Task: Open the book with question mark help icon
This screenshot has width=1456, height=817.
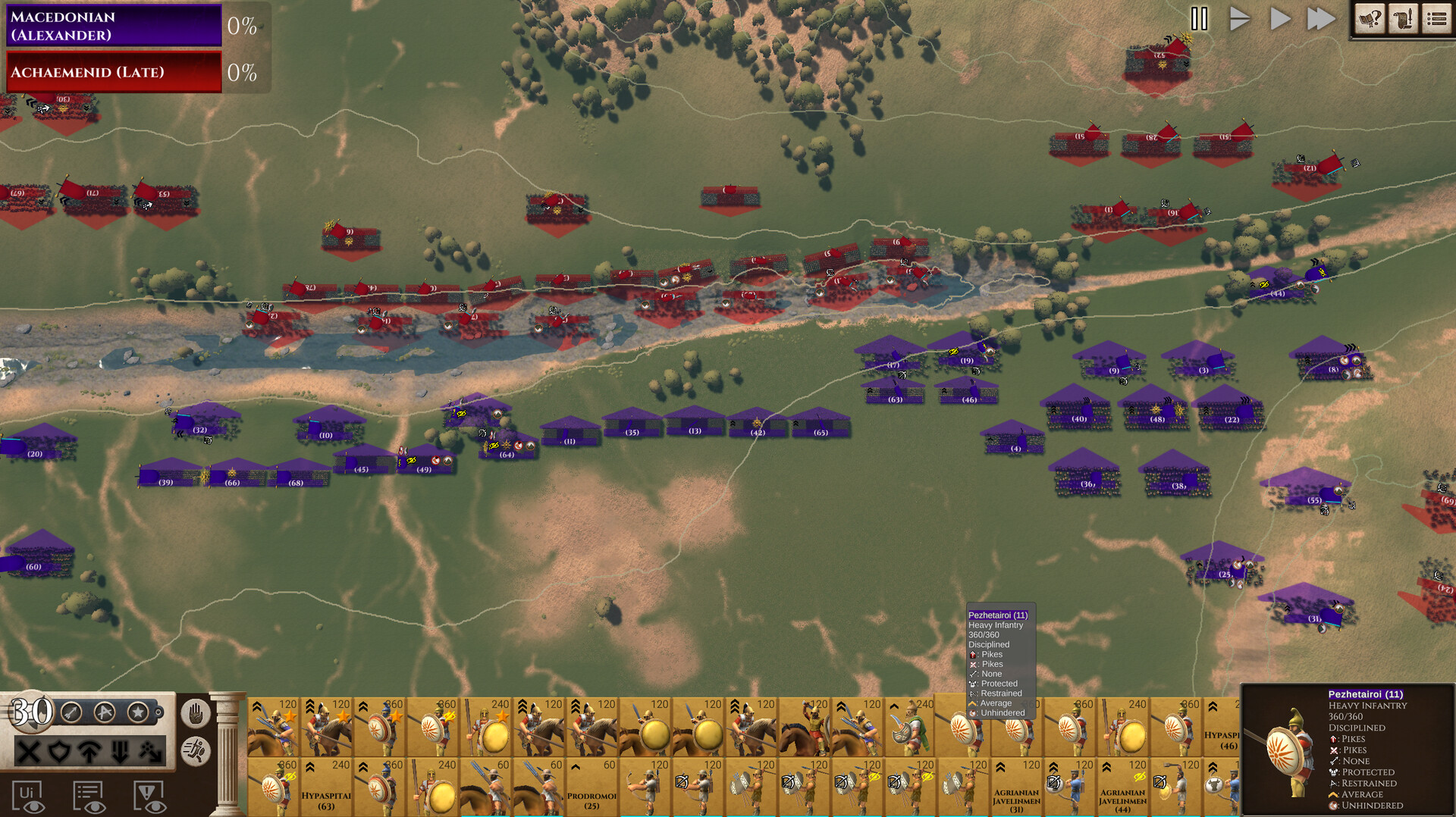Action: [1370, 18]
